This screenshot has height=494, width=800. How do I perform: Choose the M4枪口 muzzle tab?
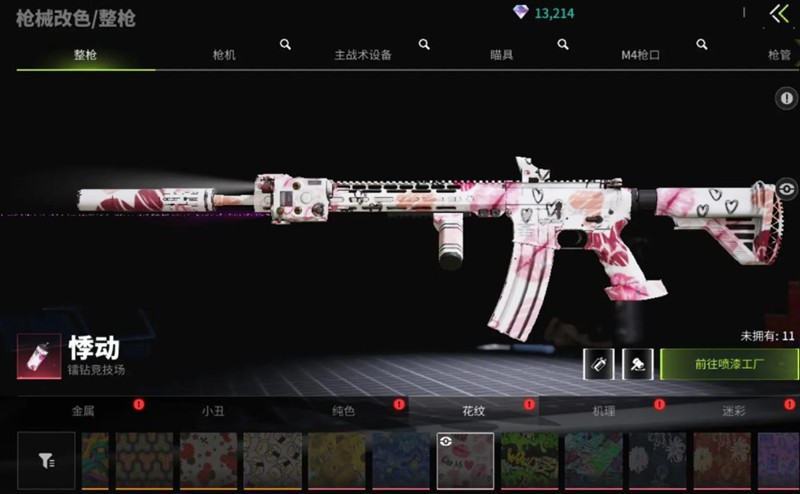tap(640, 55)
